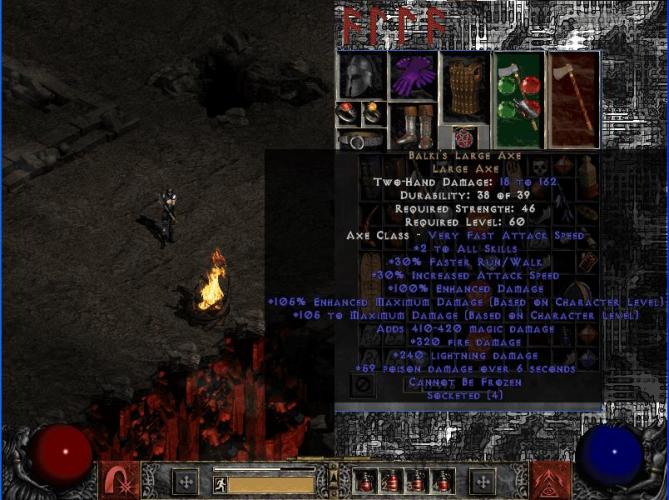The height and width of the screenshot is (500, 669).
Task: Pick up the ring with the orange gem
Action: coord(372,112)
